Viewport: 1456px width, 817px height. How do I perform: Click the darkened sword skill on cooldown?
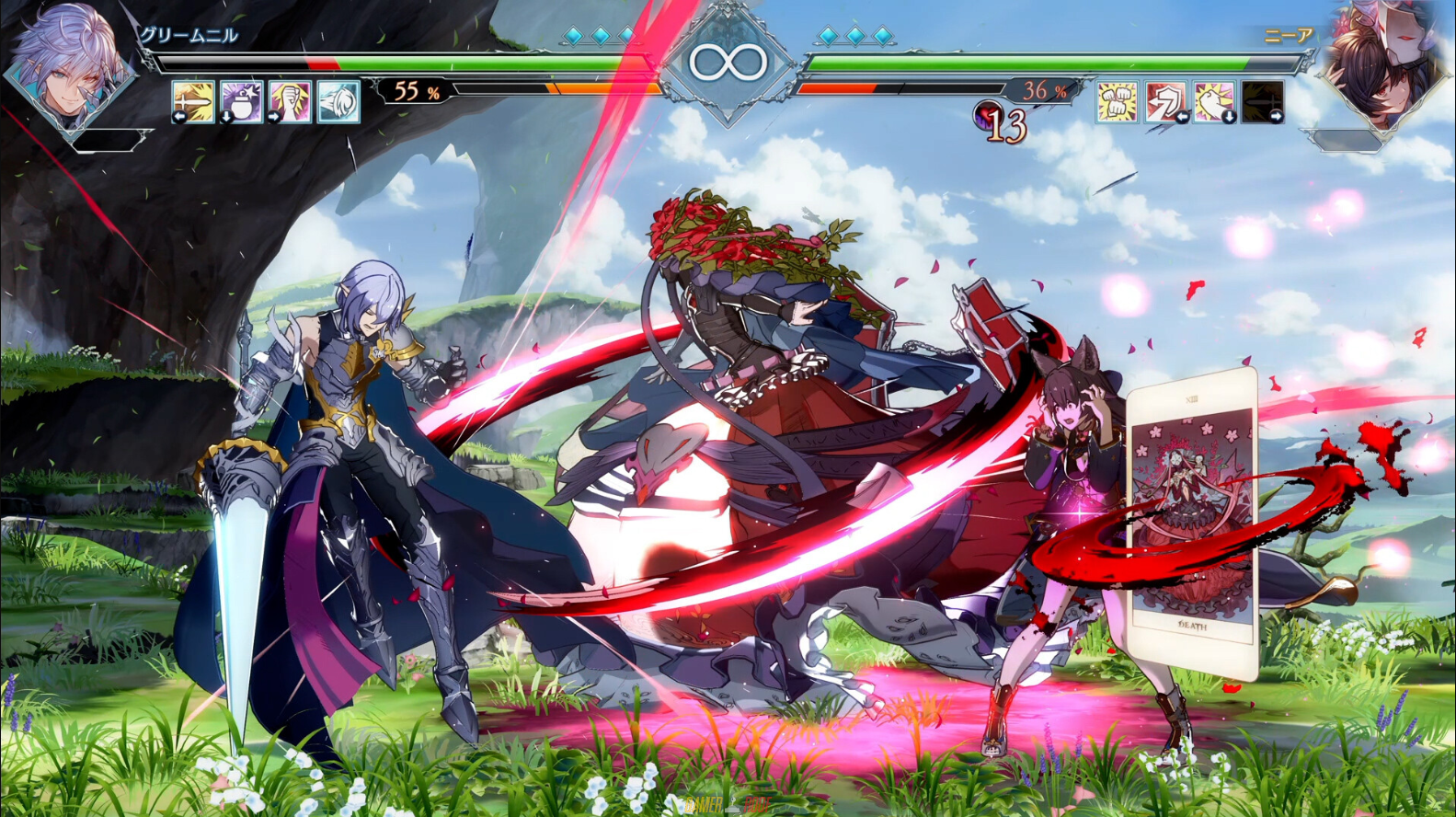pos(1262,101)
